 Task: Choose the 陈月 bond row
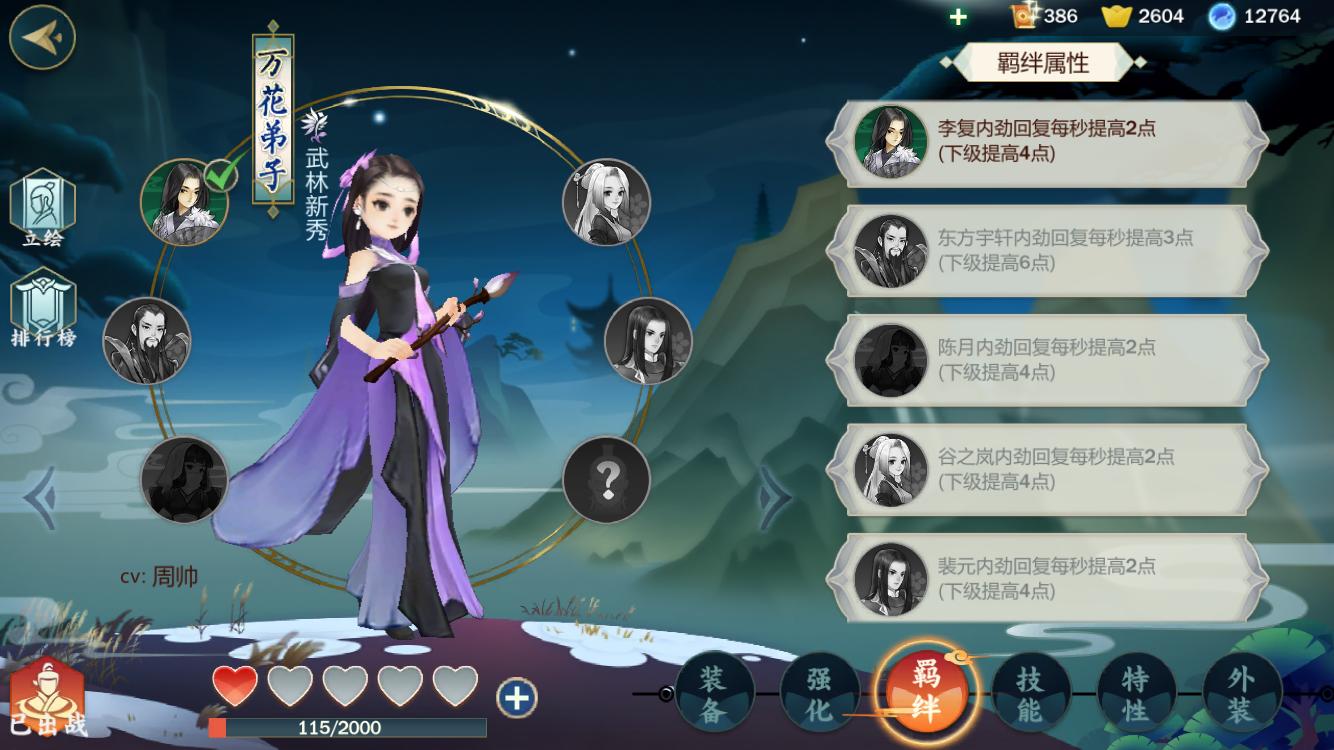[x=1050, y=360]
